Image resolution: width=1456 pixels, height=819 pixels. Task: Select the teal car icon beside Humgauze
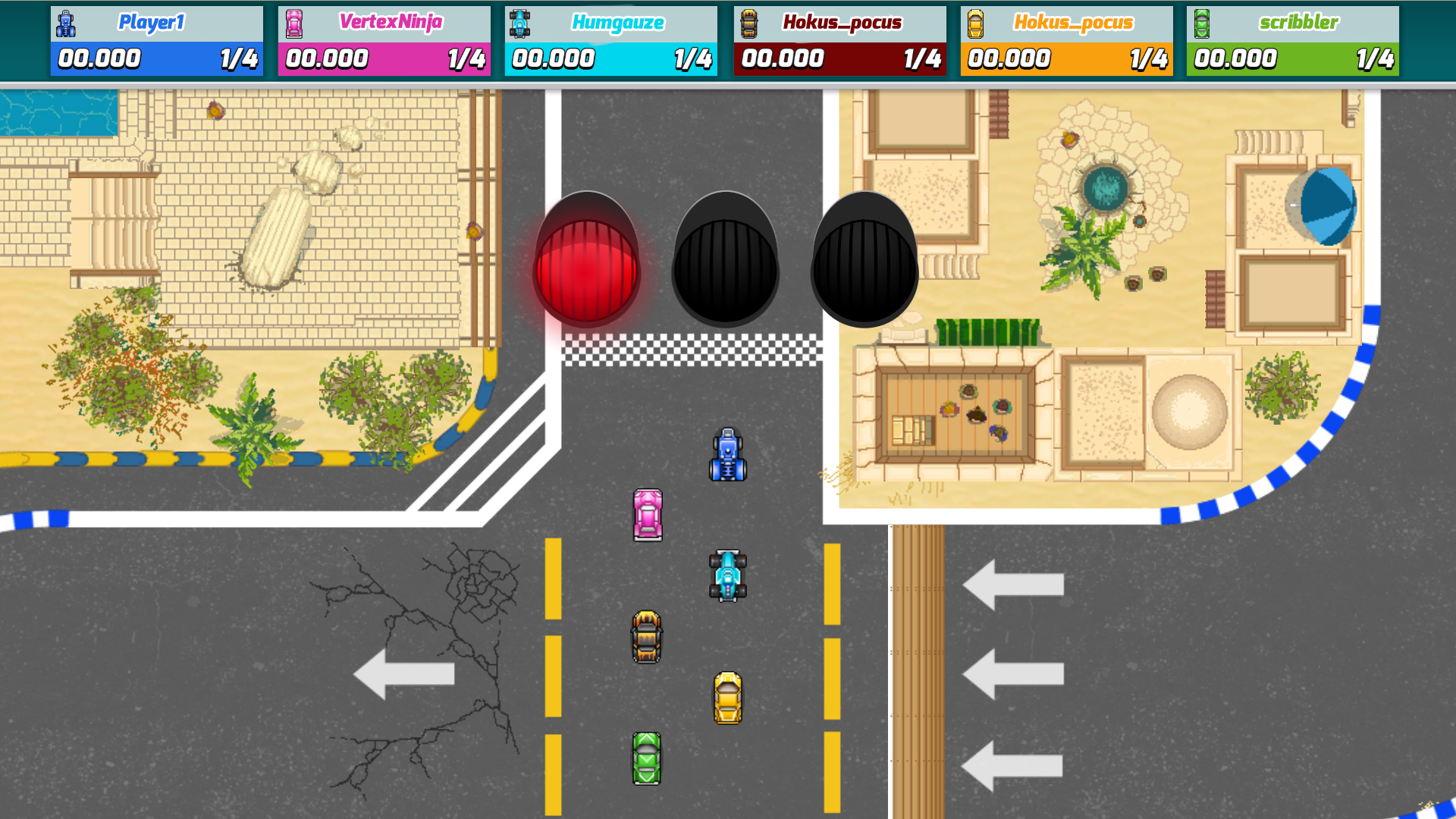pyautogui.click(x=520, y=22)
